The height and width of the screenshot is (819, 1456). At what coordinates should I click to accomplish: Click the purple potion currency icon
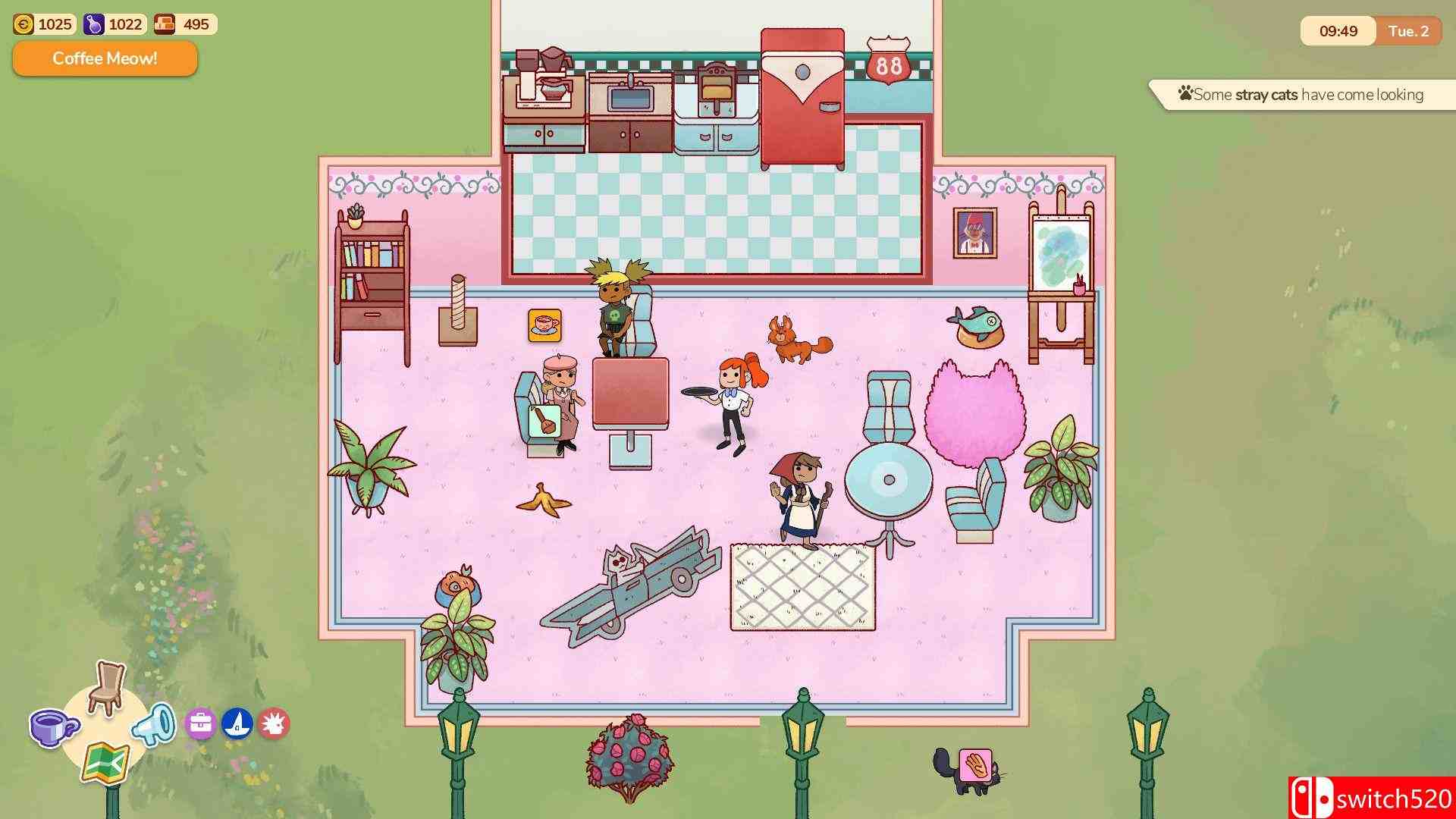coord(93,24)
